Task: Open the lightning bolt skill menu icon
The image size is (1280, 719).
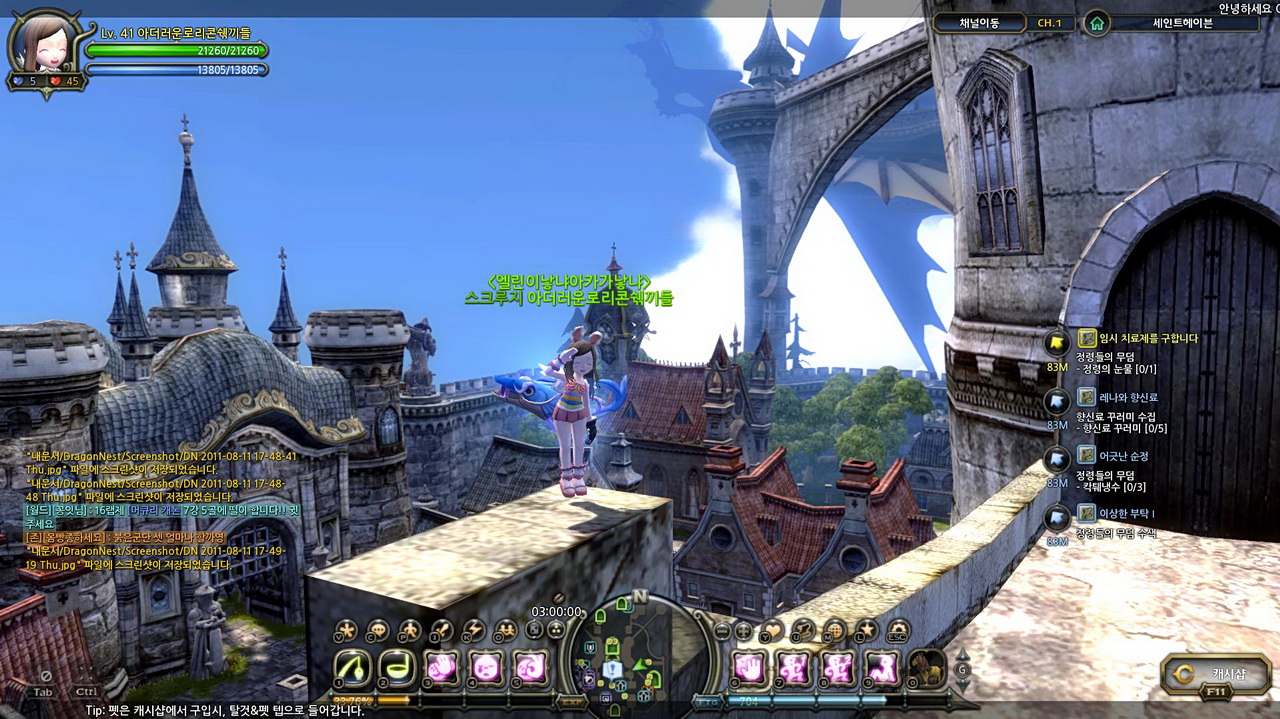Action: pyautogui.click(x=473, y=630)
